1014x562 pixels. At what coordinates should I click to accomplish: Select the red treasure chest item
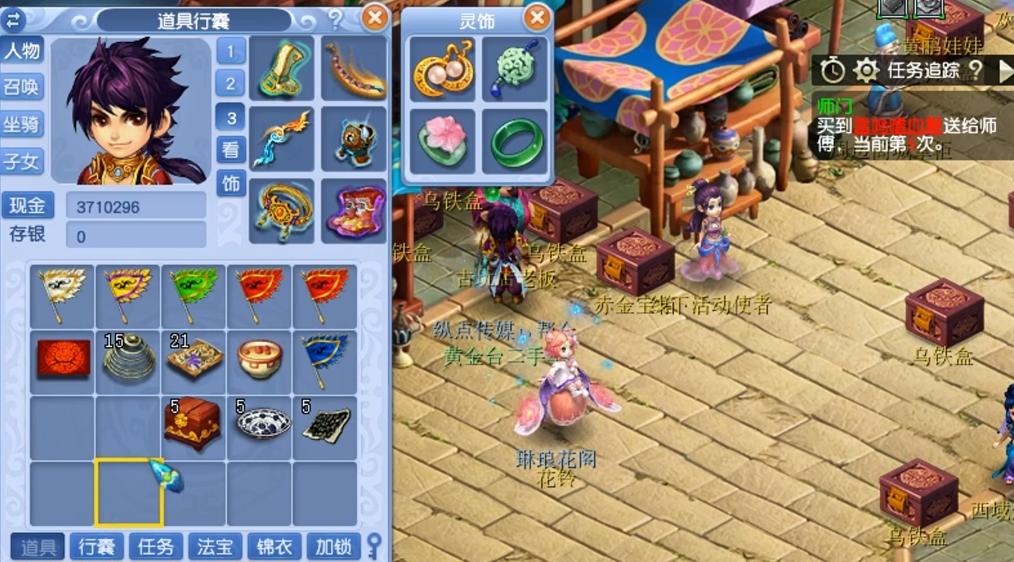click(x=192, y=423)
